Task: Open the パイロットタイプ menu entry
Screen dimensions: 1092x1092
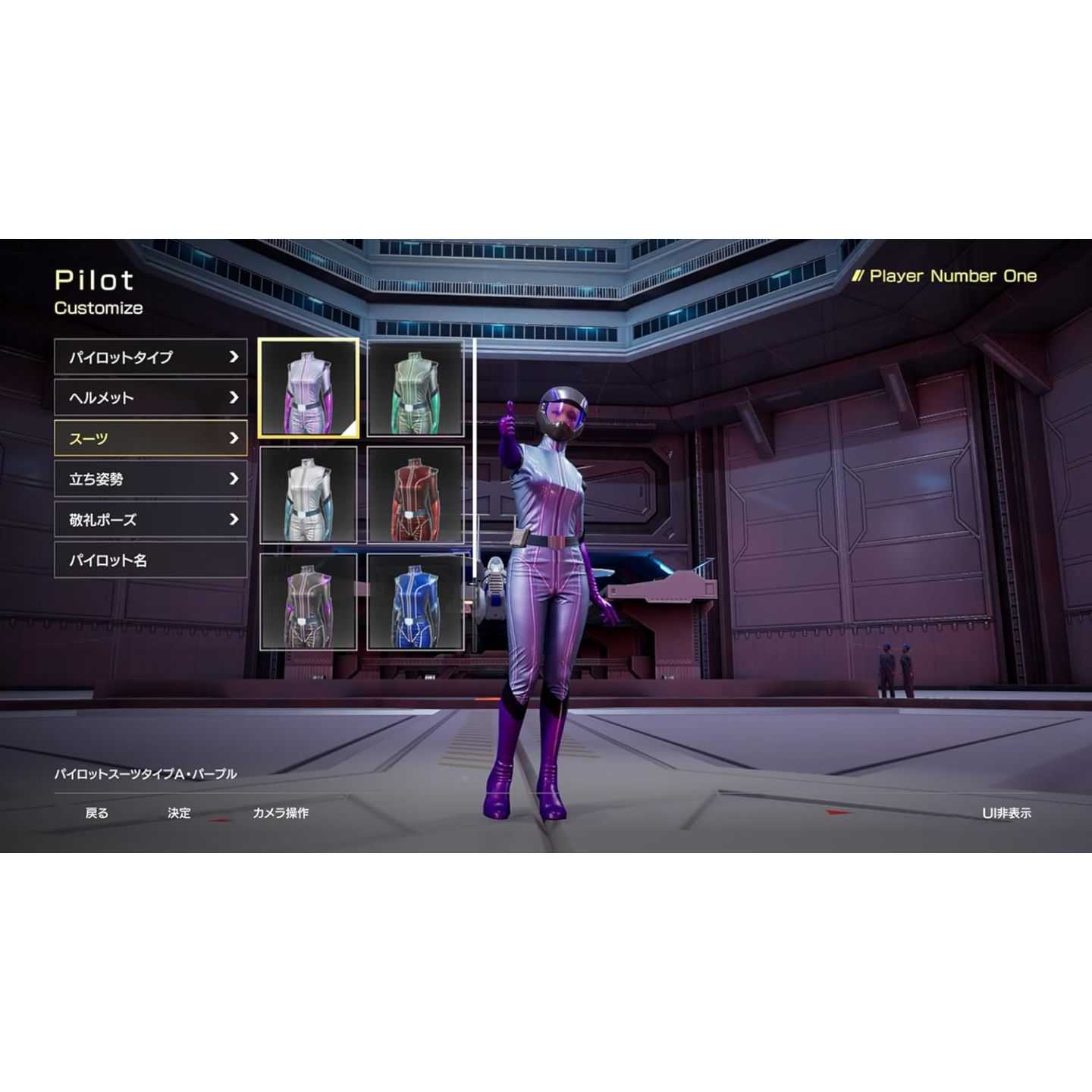Action: click(150, 357)
